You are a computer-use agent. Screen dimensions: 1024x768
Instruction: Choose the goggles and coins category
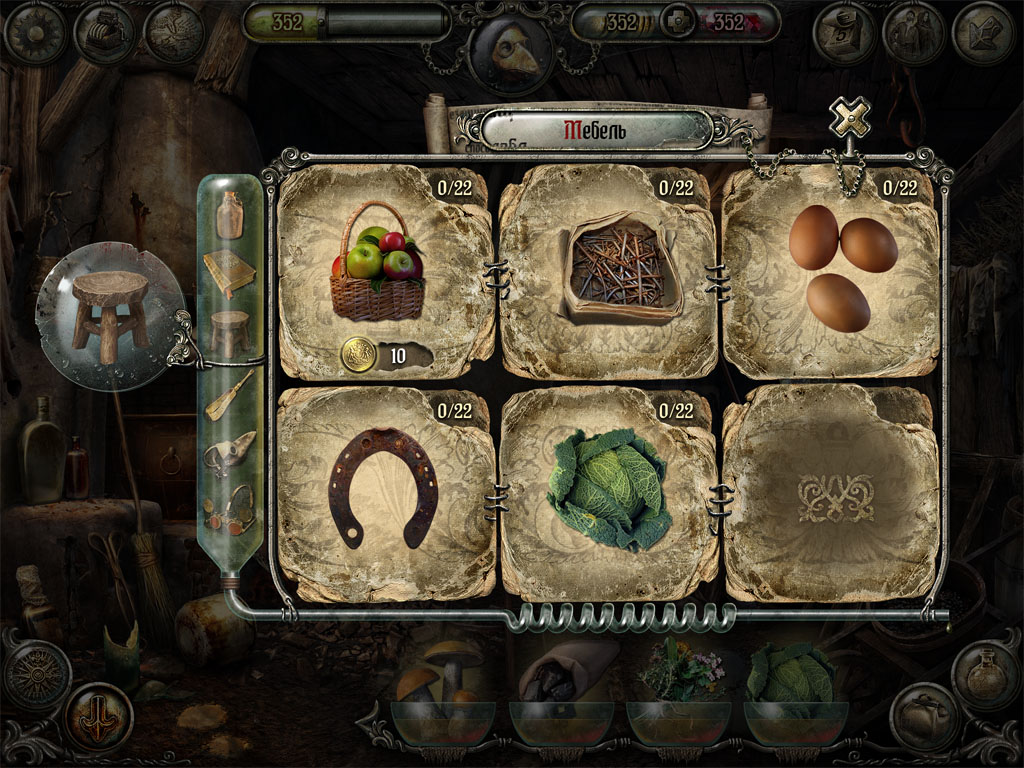pyautogui.click(x=229, y=506)
